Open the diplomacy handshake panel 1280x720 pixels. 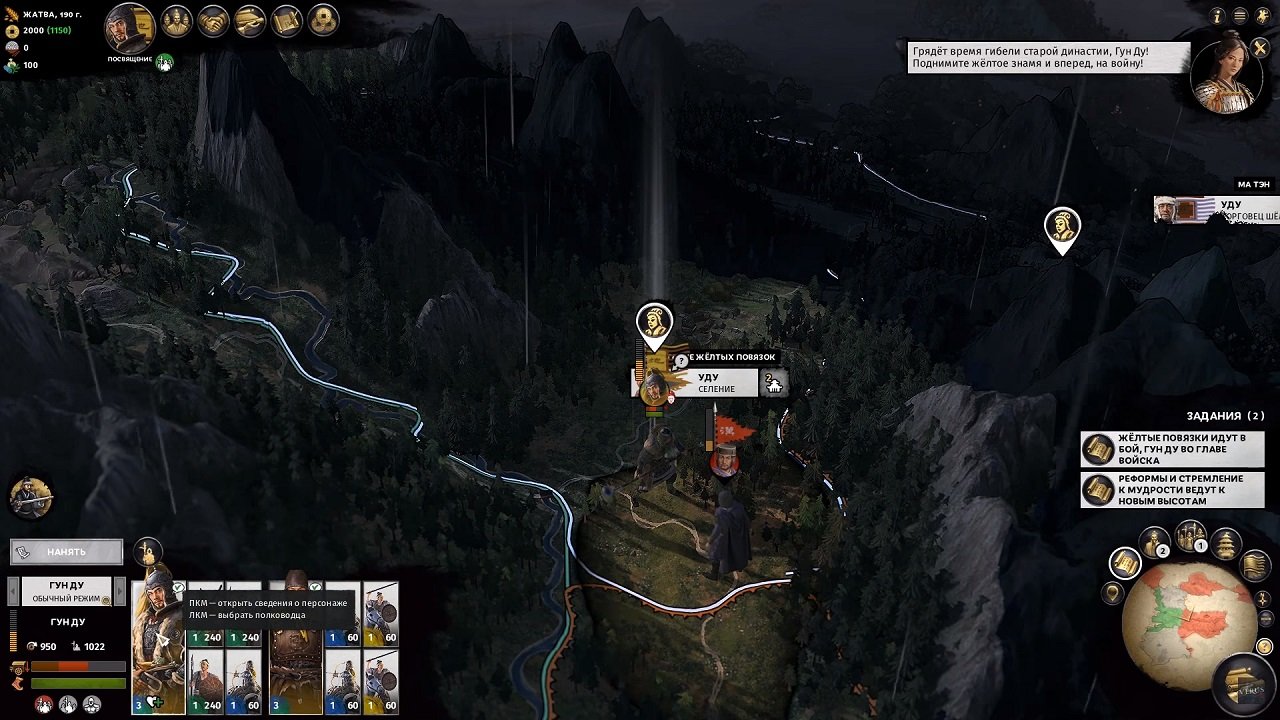pyautogui.click(x=213, y=20)
